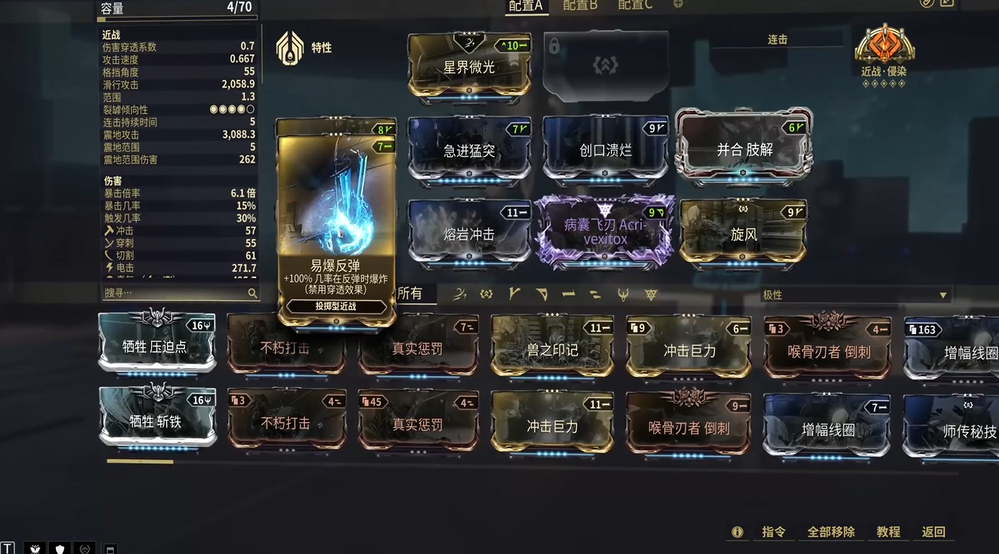Screen dimensions: 999x554
Task: Open the 近战·侵染 arcane slot
Action: (x=884, y=52)
